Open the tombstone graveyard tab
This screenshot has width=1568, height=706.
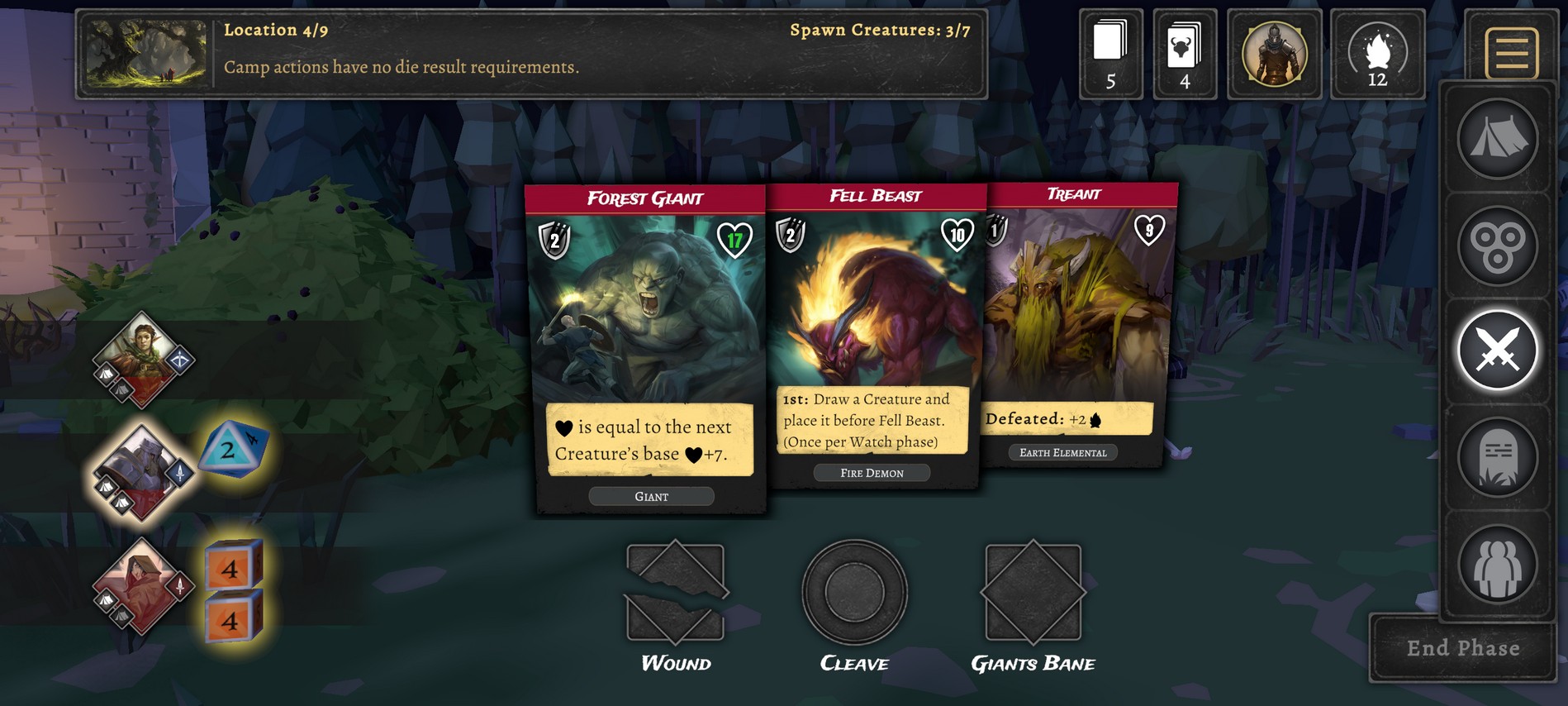pos(1497,457)
